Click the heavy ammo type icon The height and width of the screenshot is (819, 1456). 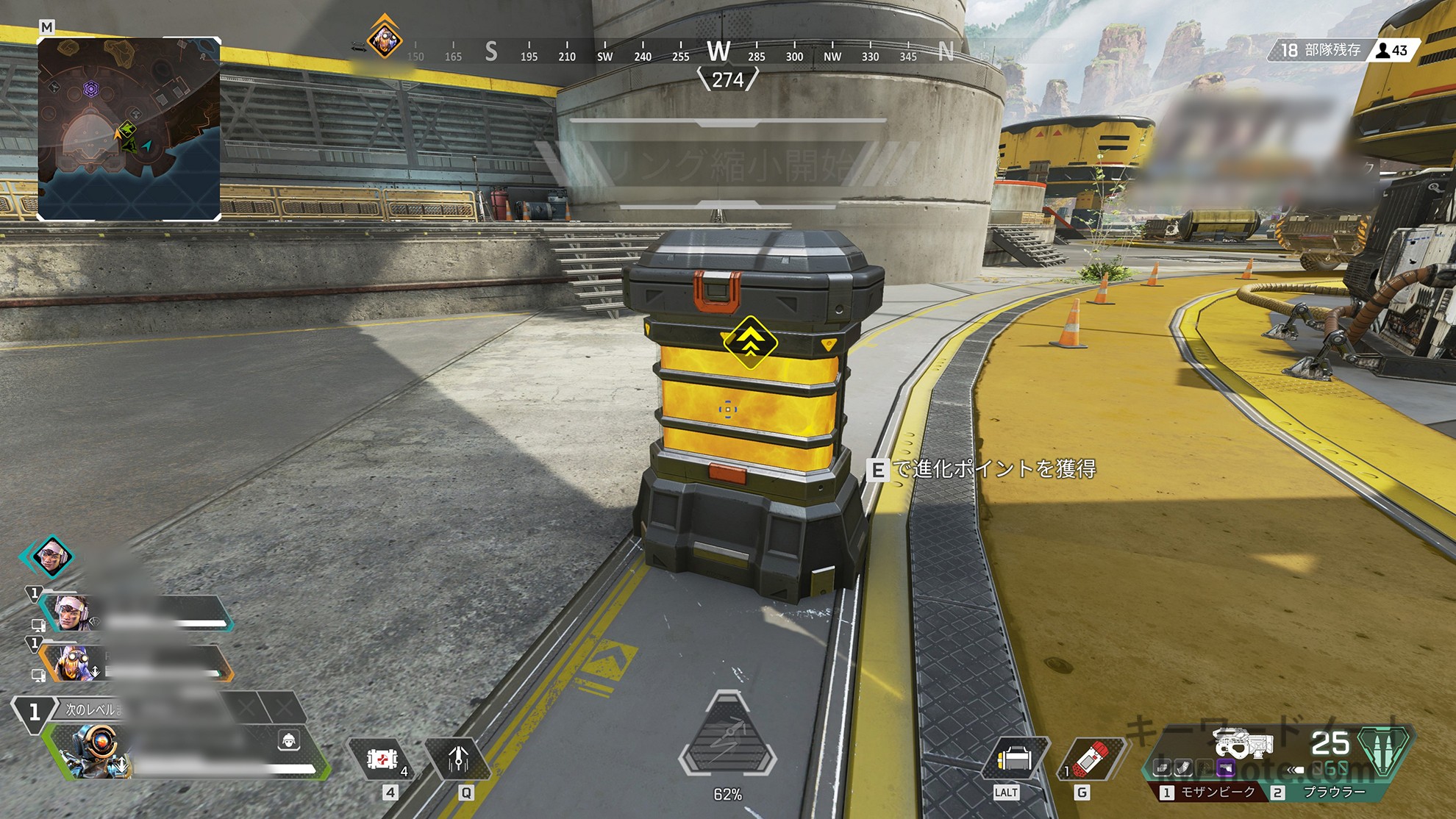[1385, 750]
